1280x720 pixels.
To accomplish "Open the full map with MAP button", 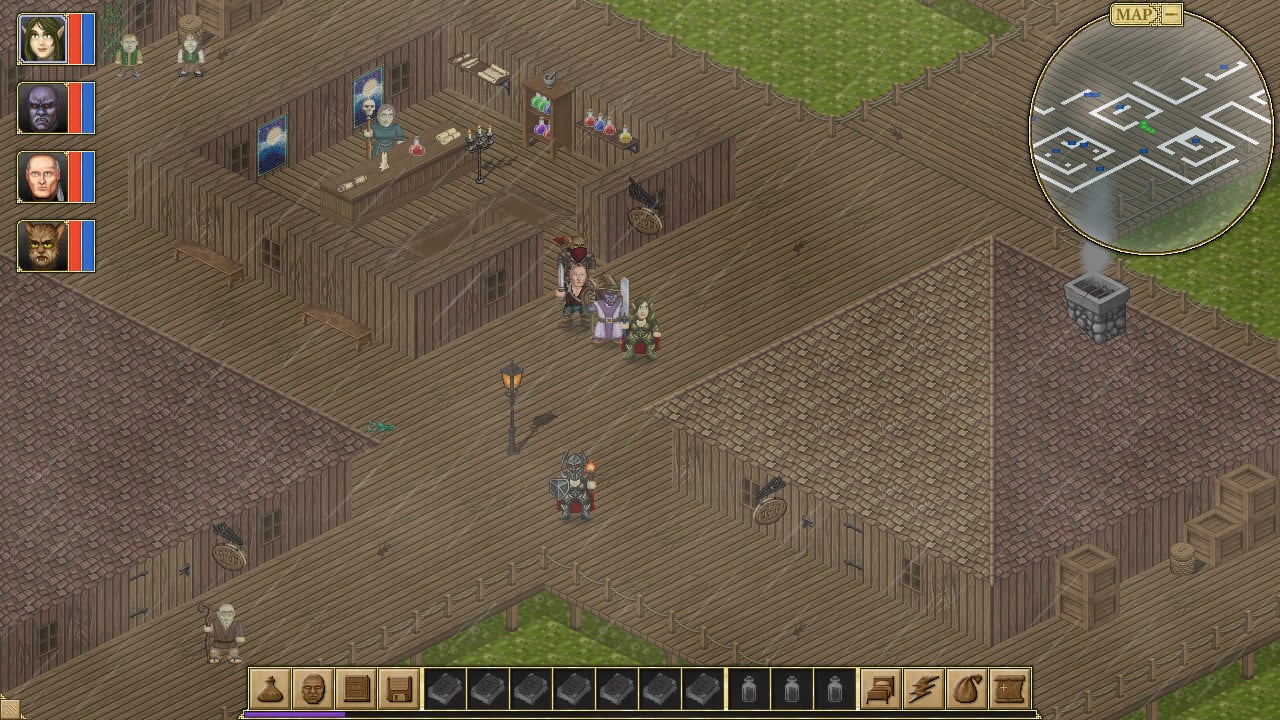I will [x=1134, y=14].
